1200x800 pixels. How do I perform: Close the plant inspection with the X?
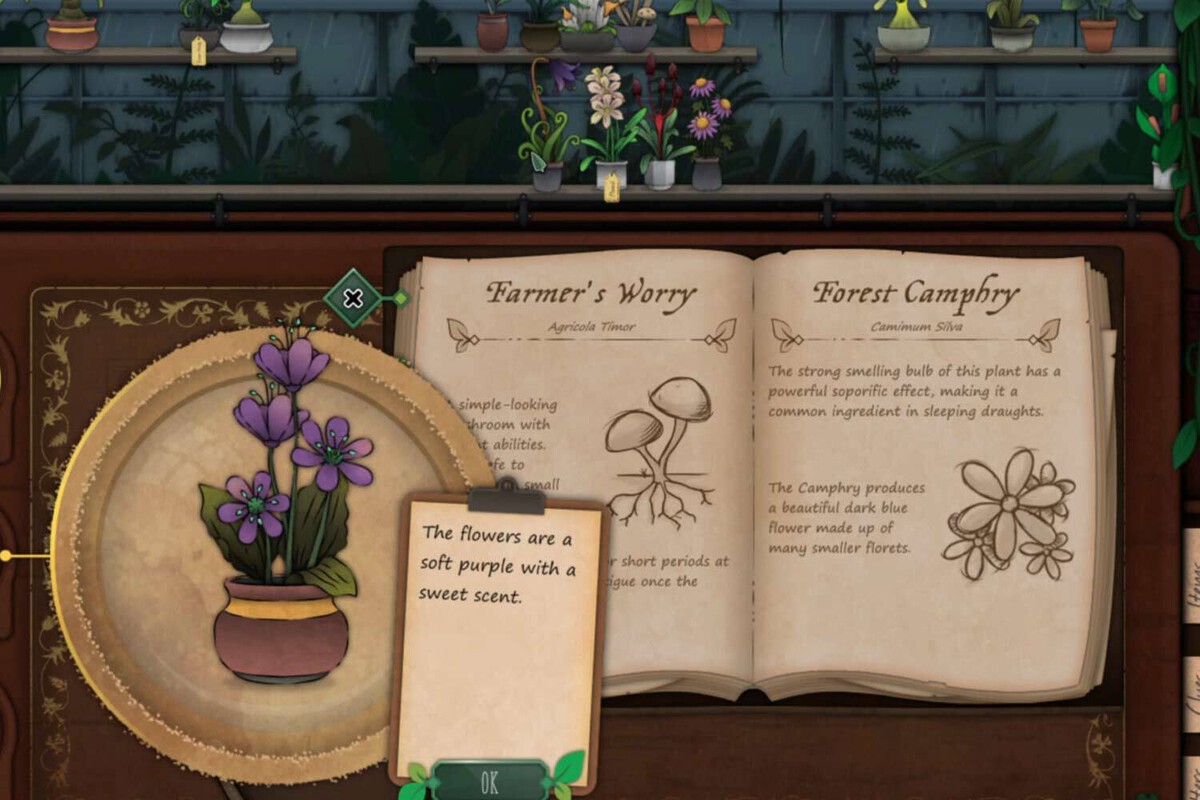353,298
